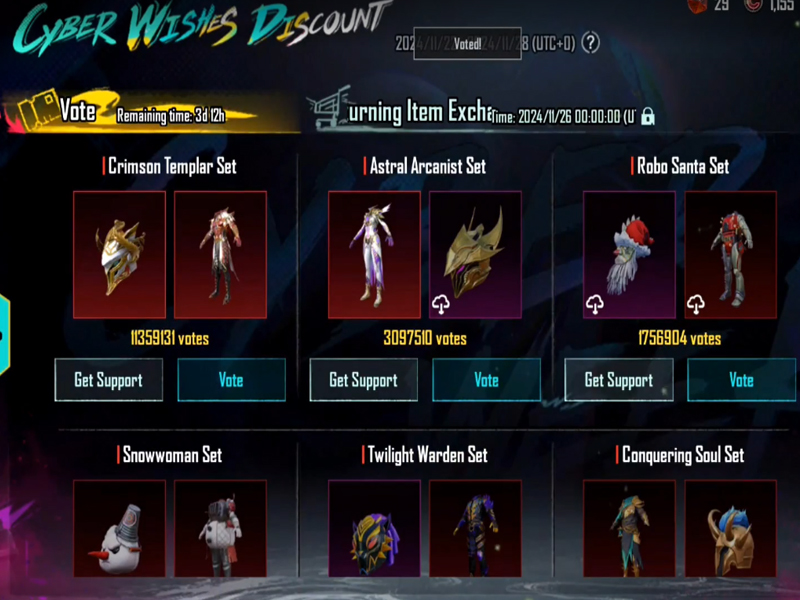Preview the Astral Arcanist golden helmet
800x600 pixels.
475,255
